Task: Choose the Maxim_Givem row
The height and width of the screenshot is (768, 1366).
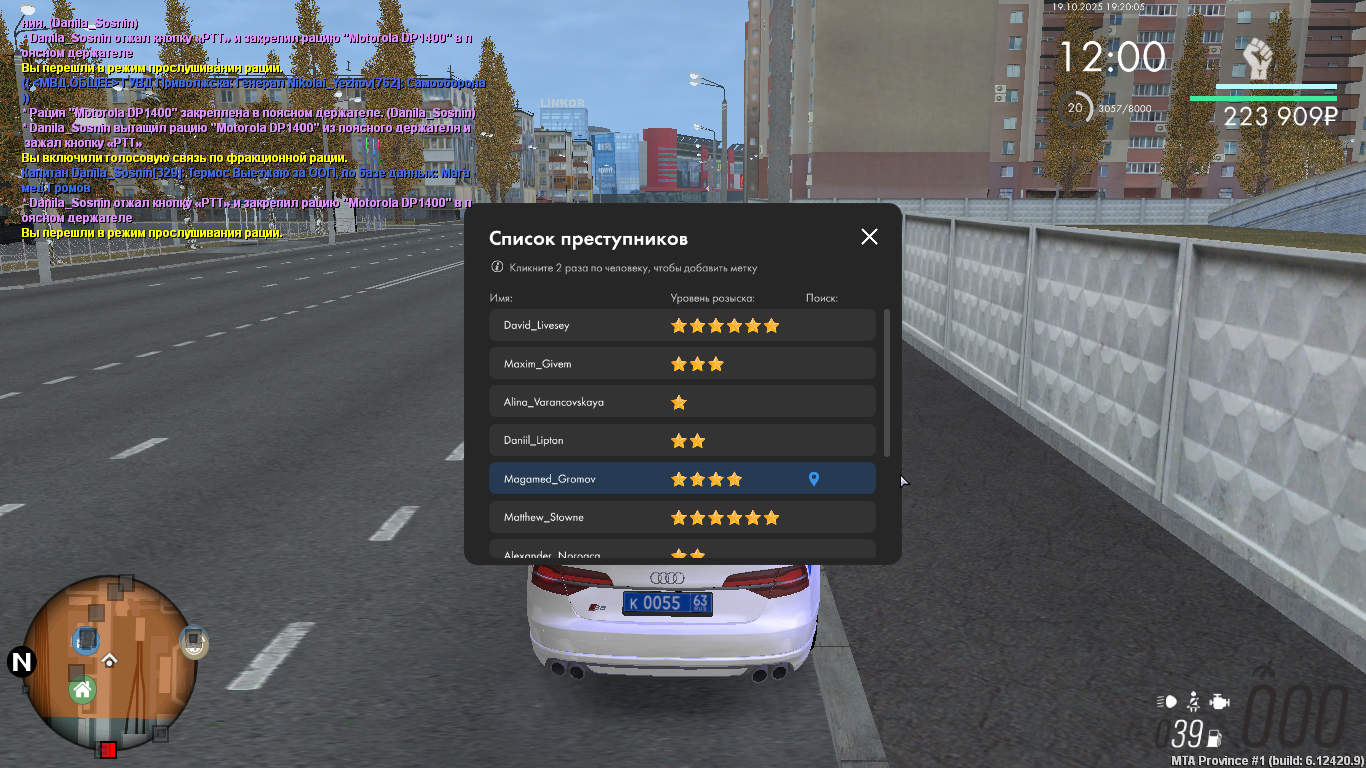Action: [537, 364]
